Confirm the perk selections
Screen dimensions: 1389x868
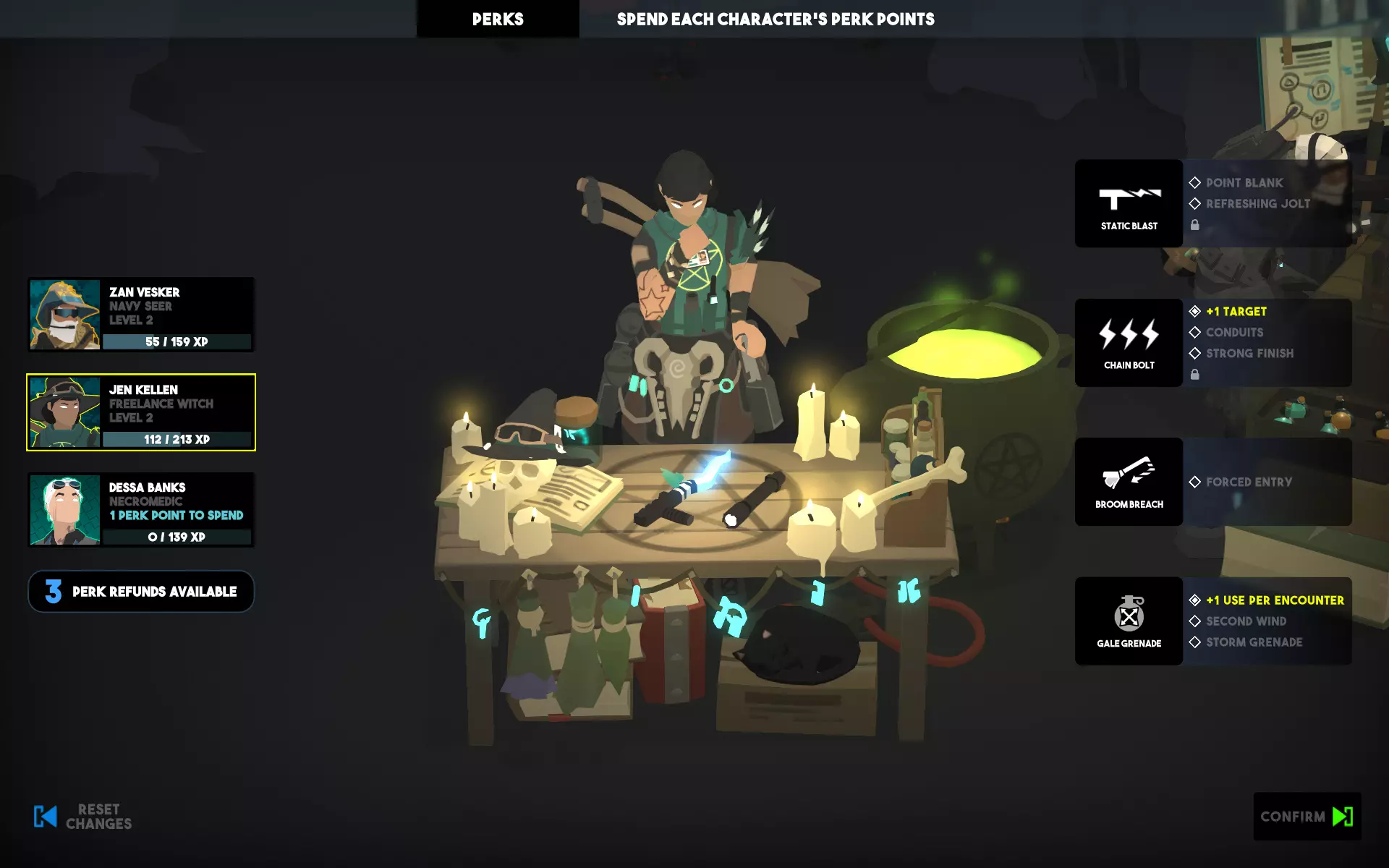tap(1307, 817)
